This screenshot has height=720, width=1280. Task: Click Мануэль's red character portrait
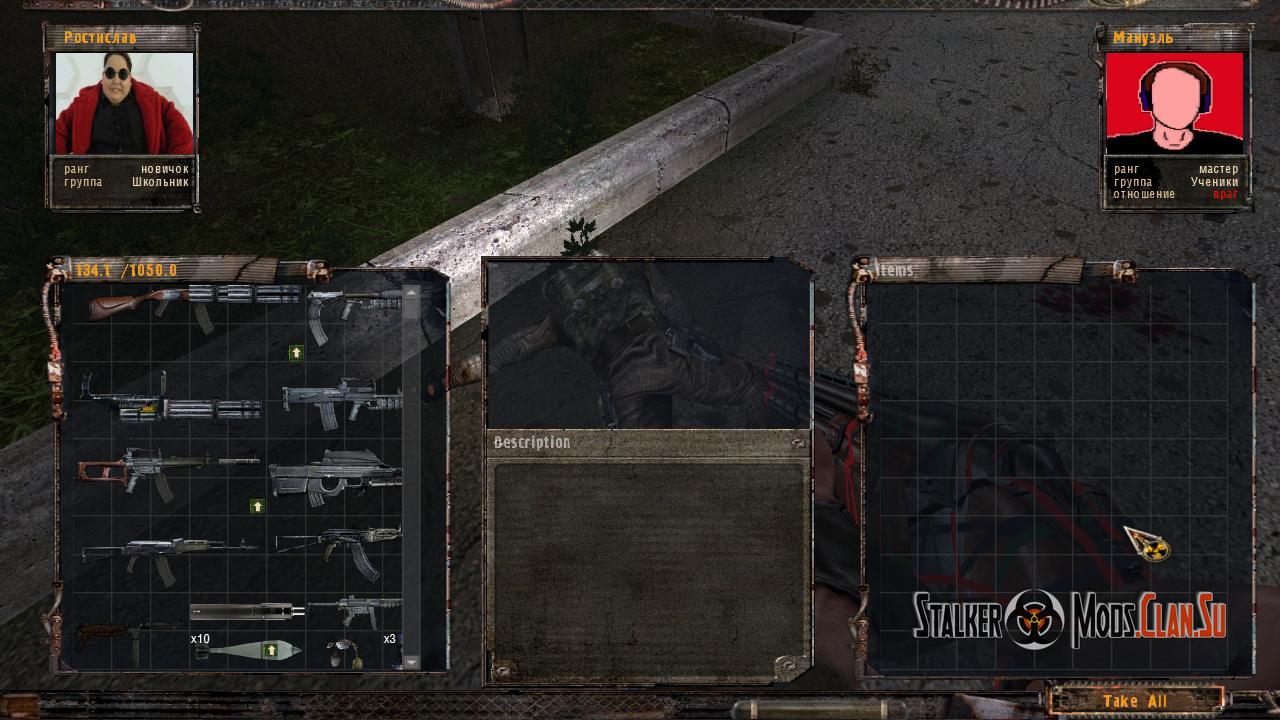[x=1174, y=103]
